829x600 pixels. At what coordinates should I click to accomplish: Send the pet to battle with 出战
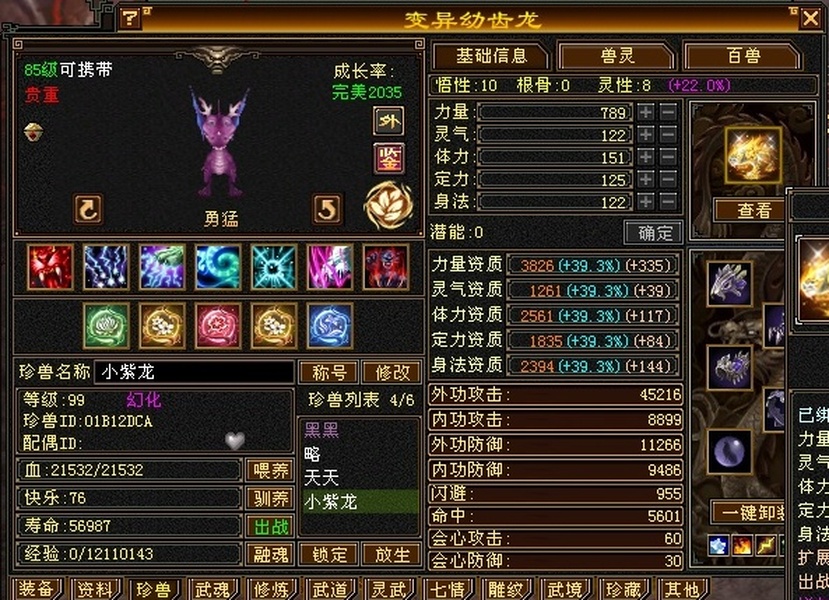coord(270,526)
